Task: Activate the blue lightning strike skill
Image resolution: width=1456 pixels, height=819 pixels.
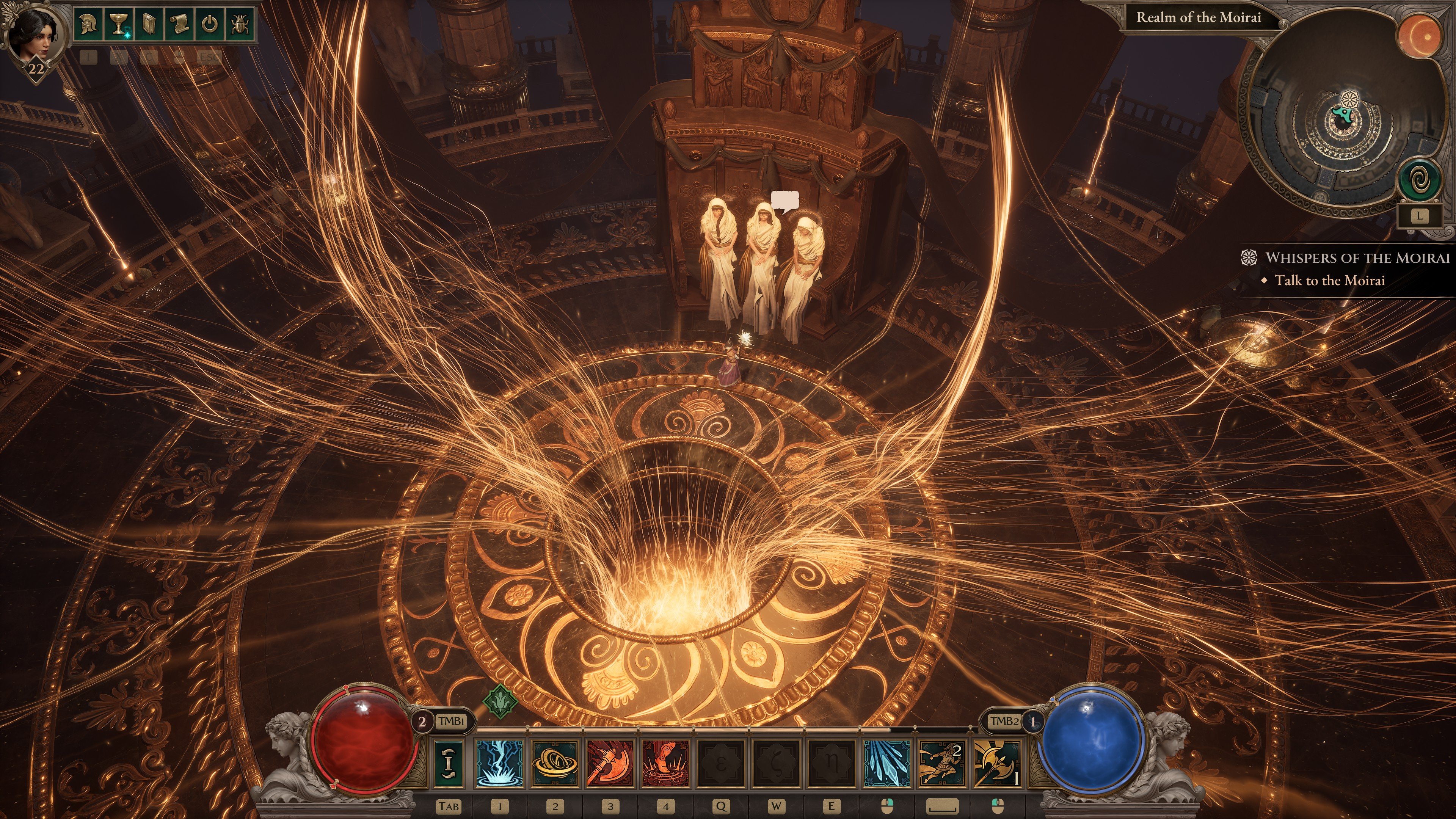Action: 500,763
